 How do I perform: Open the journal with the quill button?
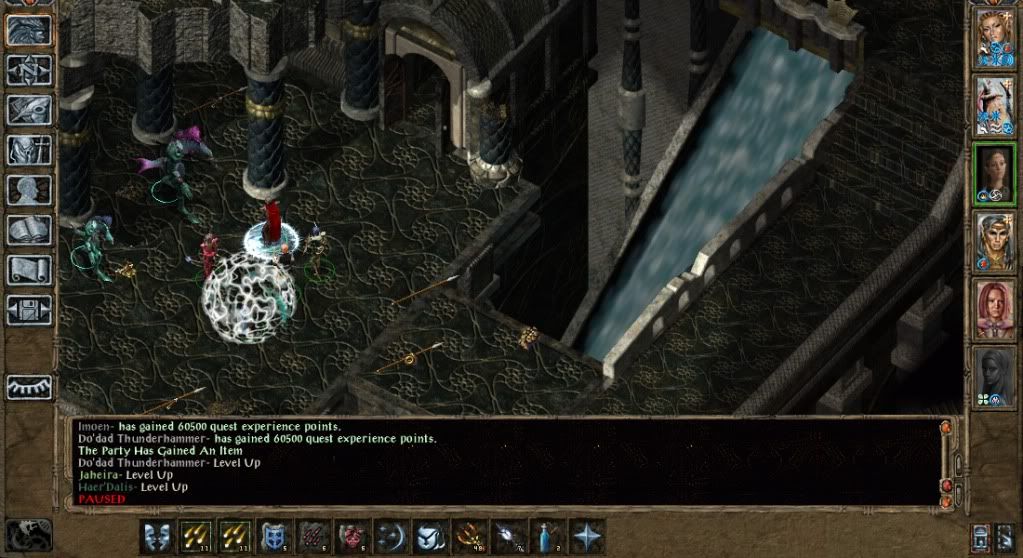[29, 109]
